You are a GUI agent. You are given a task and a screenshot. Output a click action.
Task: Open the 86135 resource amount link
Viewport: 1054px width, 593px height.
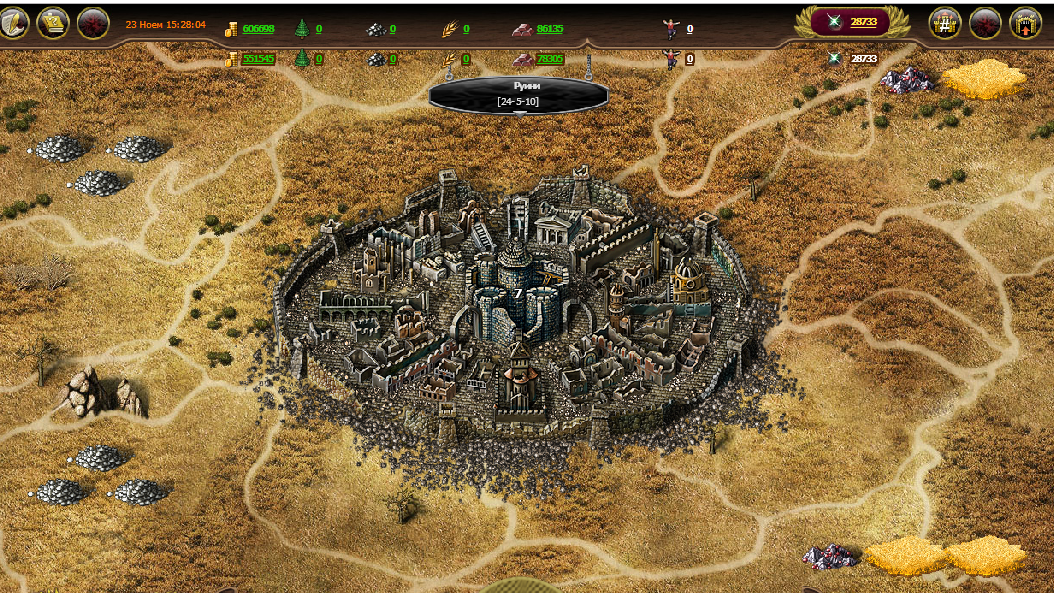550,29
